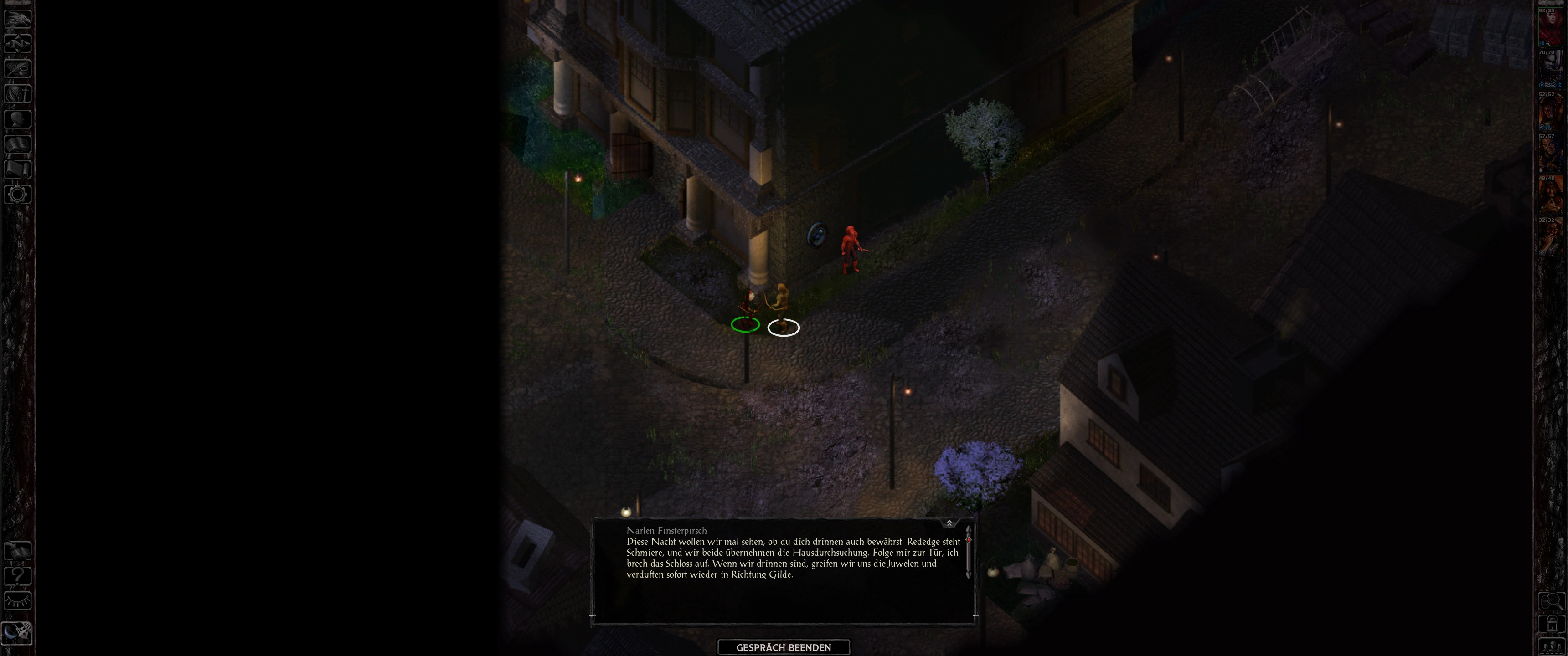The image size is (1568, 656).
Task: Return to main menu via dragon head icon
Action: [x=18, y=17]
